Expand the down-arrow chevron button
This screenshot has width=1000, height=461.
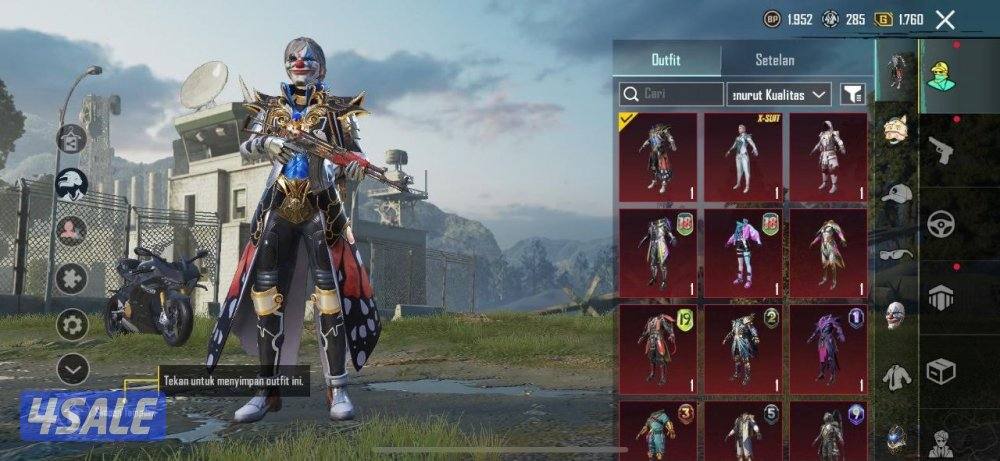coord(72,369)
